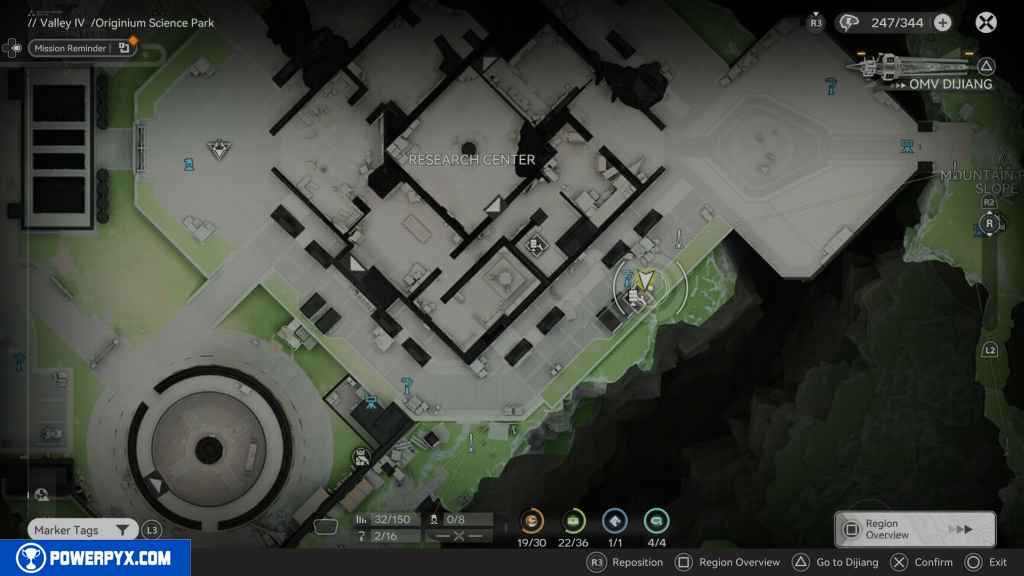Select the blue collectible counter showing 1/1

tap(615, 521)
